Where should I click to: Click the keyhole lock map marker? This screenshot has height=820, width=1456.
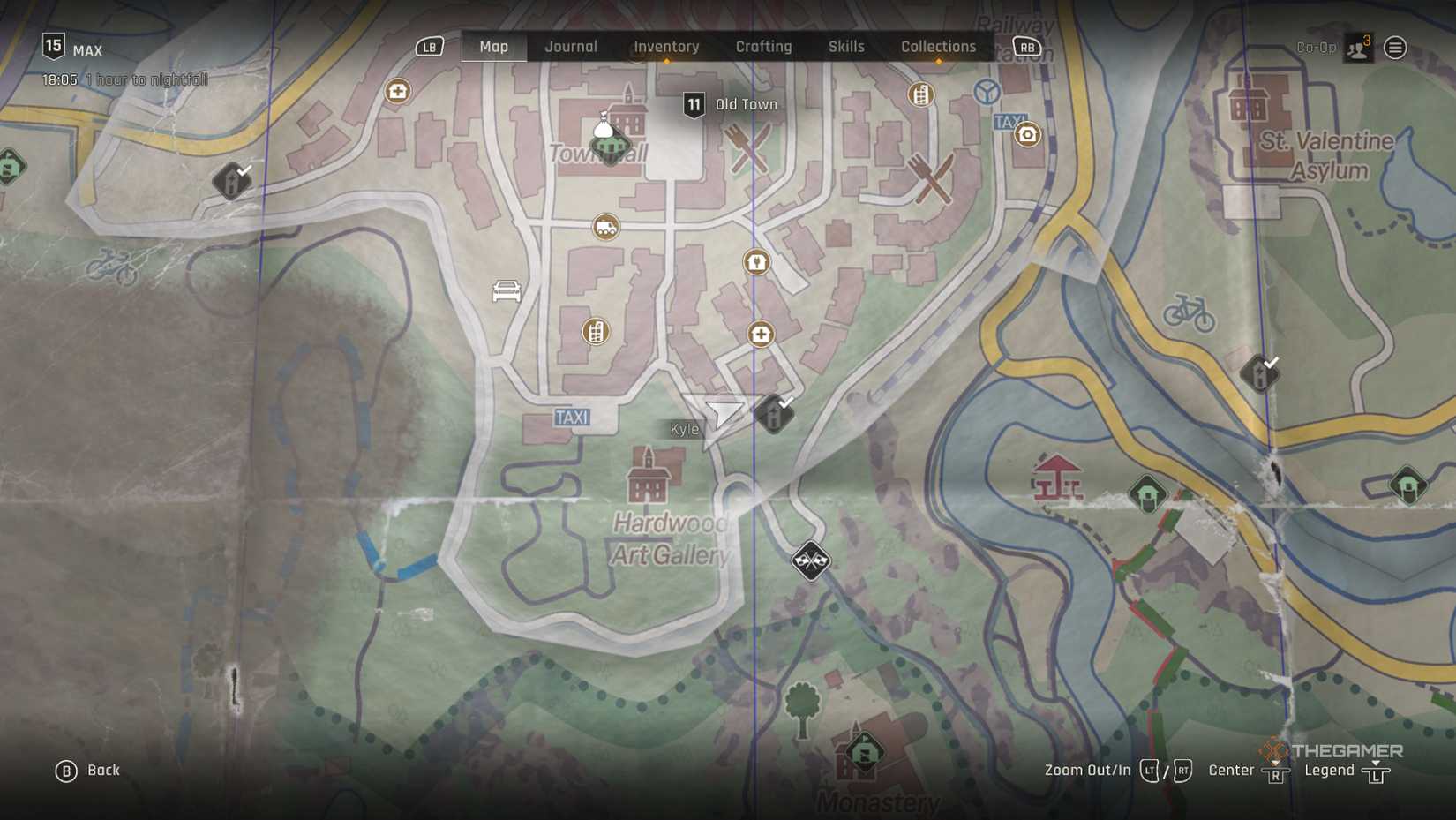tap(756, 262)
